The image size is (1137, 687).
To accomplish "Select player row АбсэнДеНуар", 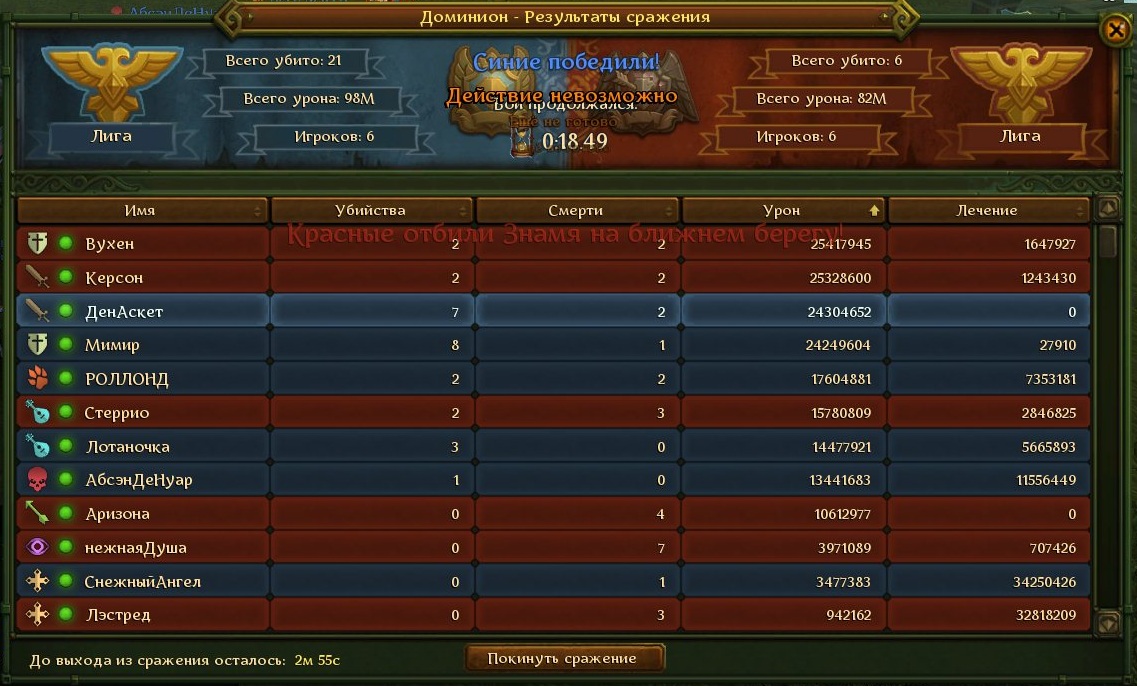I will point(139,480).
